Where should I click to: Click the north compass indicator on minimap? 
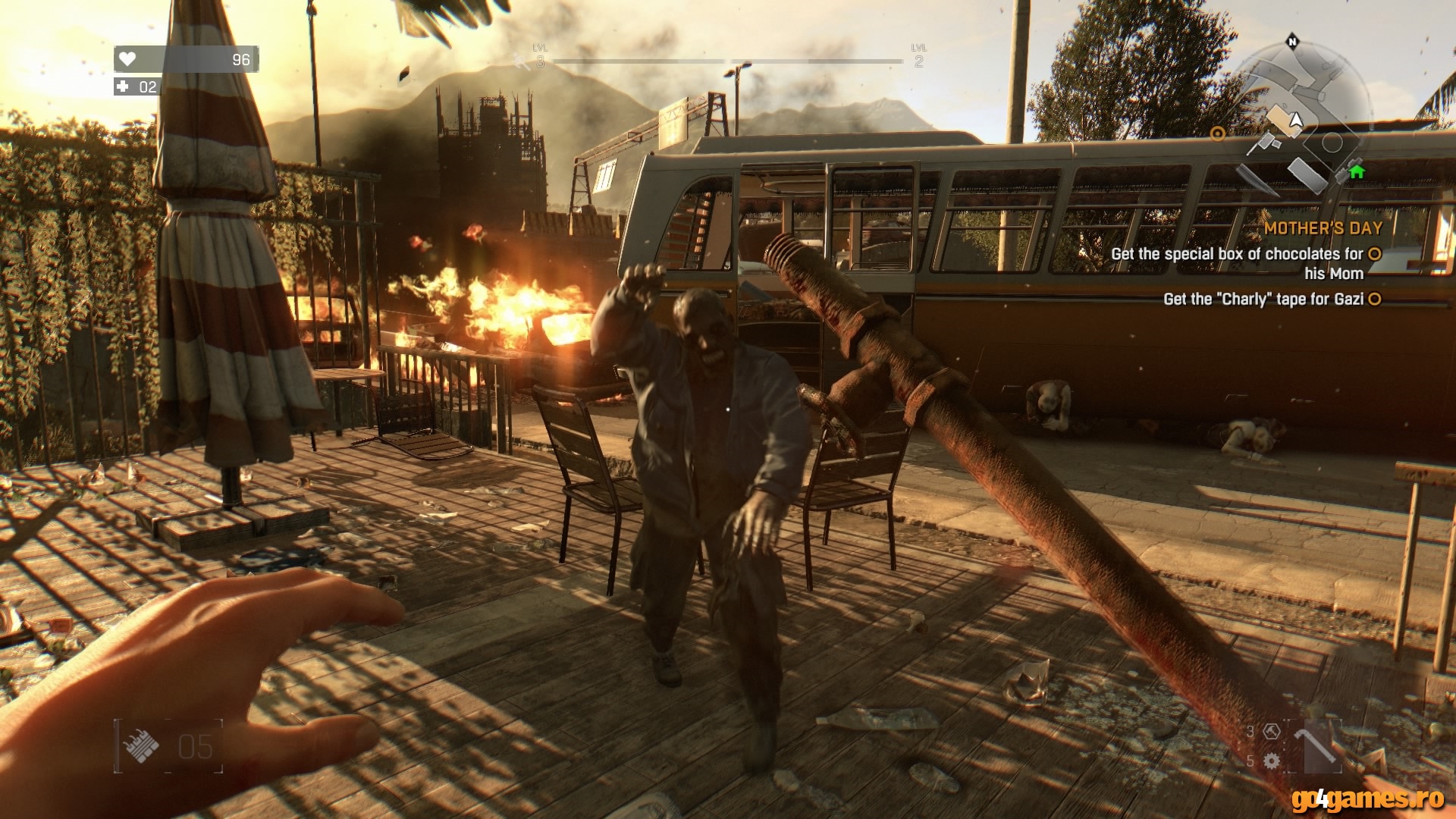pyautogui.click(x=1292, y=42)
